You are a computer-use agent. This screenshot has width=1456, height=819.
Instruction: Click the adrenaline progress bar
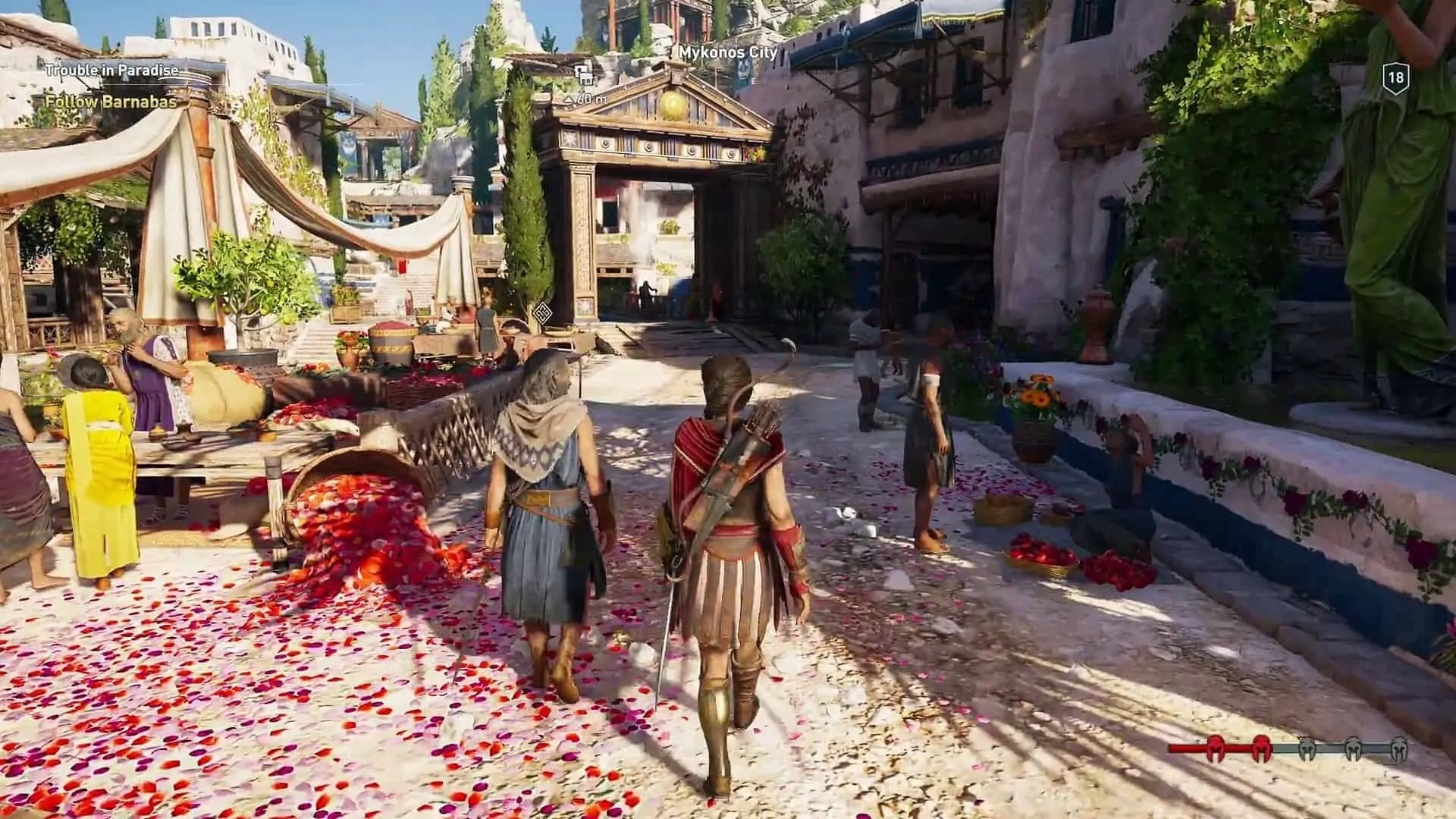pyautogui.click(x=1289, y=747)
